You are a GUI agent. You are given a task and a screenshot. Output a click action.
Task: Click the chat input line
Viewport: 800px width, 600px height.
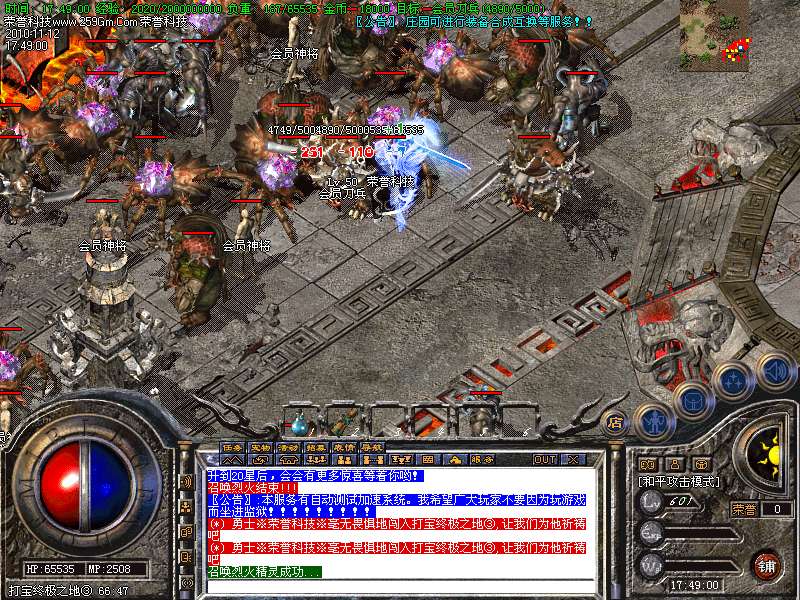click(400, 584)
